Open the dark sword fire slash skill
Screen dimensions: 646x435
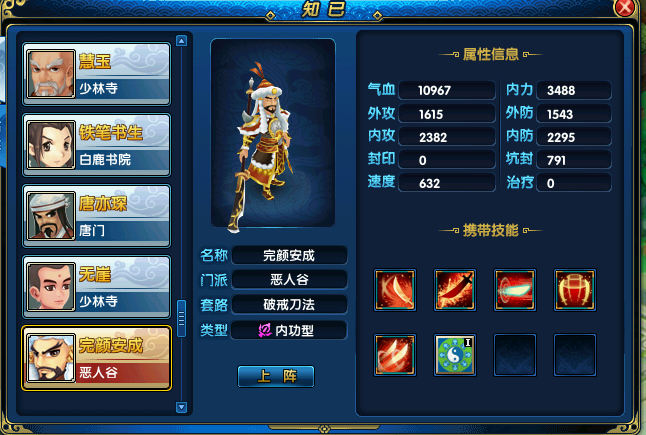click(455, 290)
